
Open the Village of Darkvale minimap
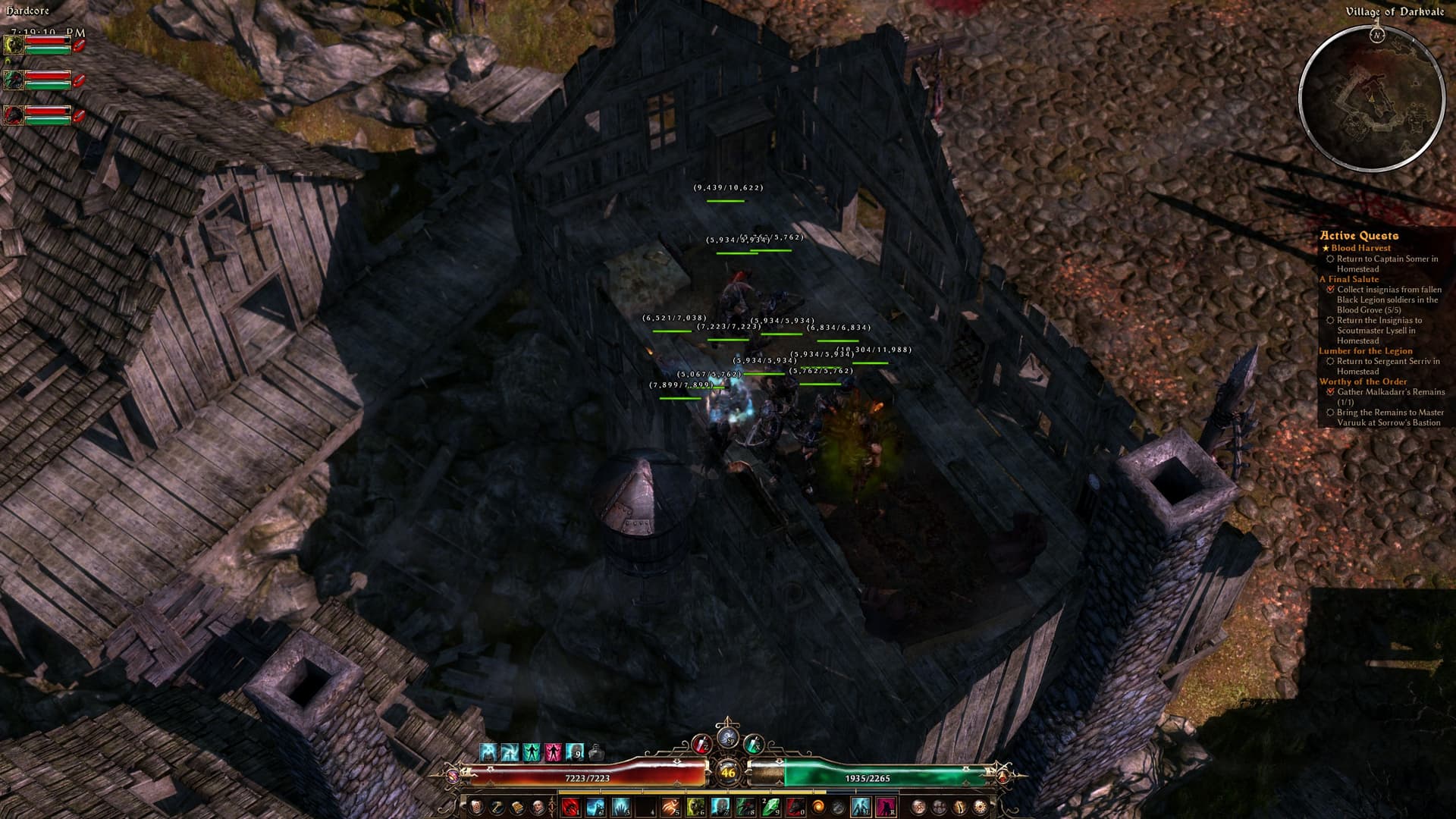point(1371,98)
